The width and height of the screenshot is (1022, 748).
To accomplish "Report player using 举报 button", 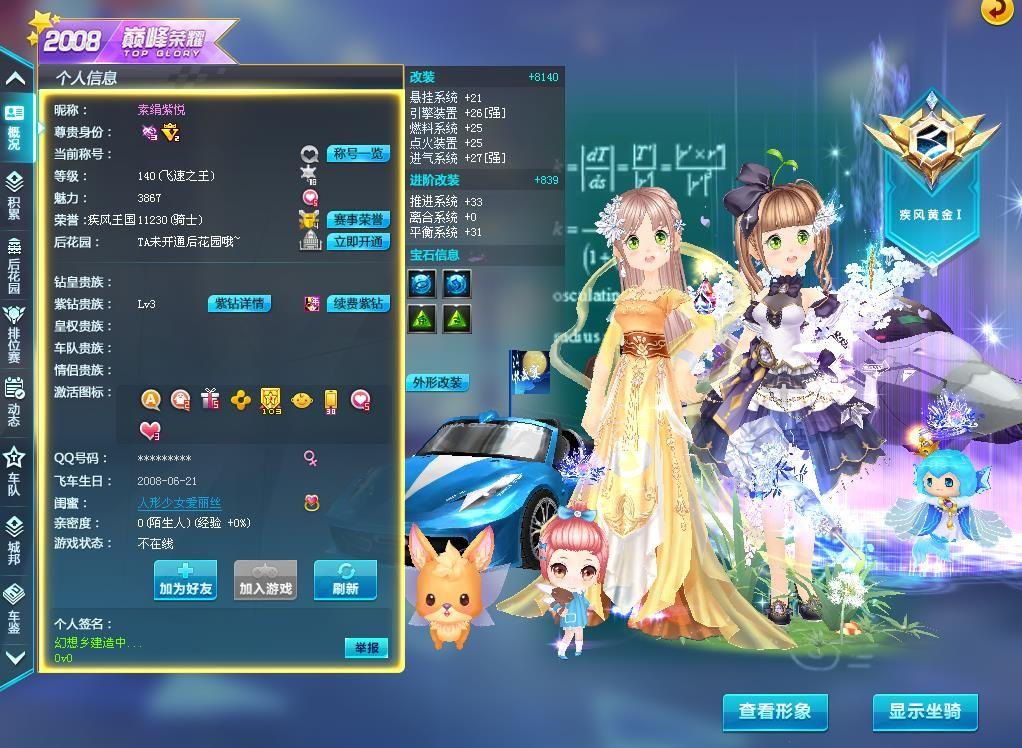I will coord(366,648).
